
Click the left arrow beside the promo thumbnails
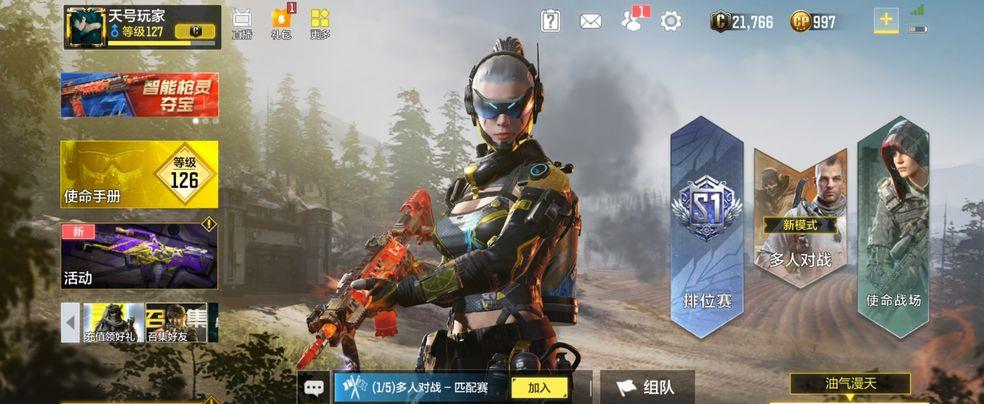[x=70, y=323]
